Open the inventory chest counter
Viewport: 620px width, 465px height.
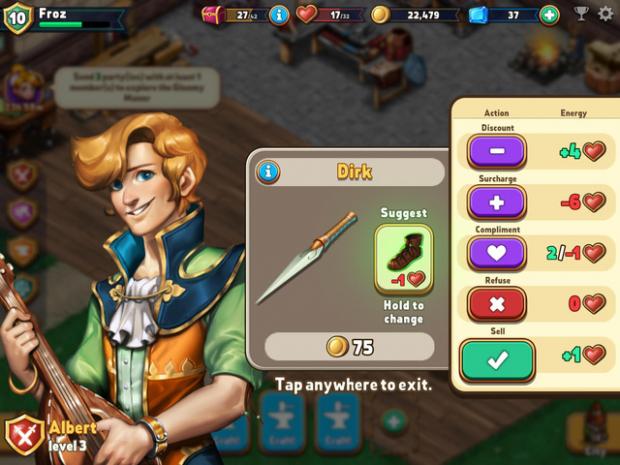click(232, 14)
